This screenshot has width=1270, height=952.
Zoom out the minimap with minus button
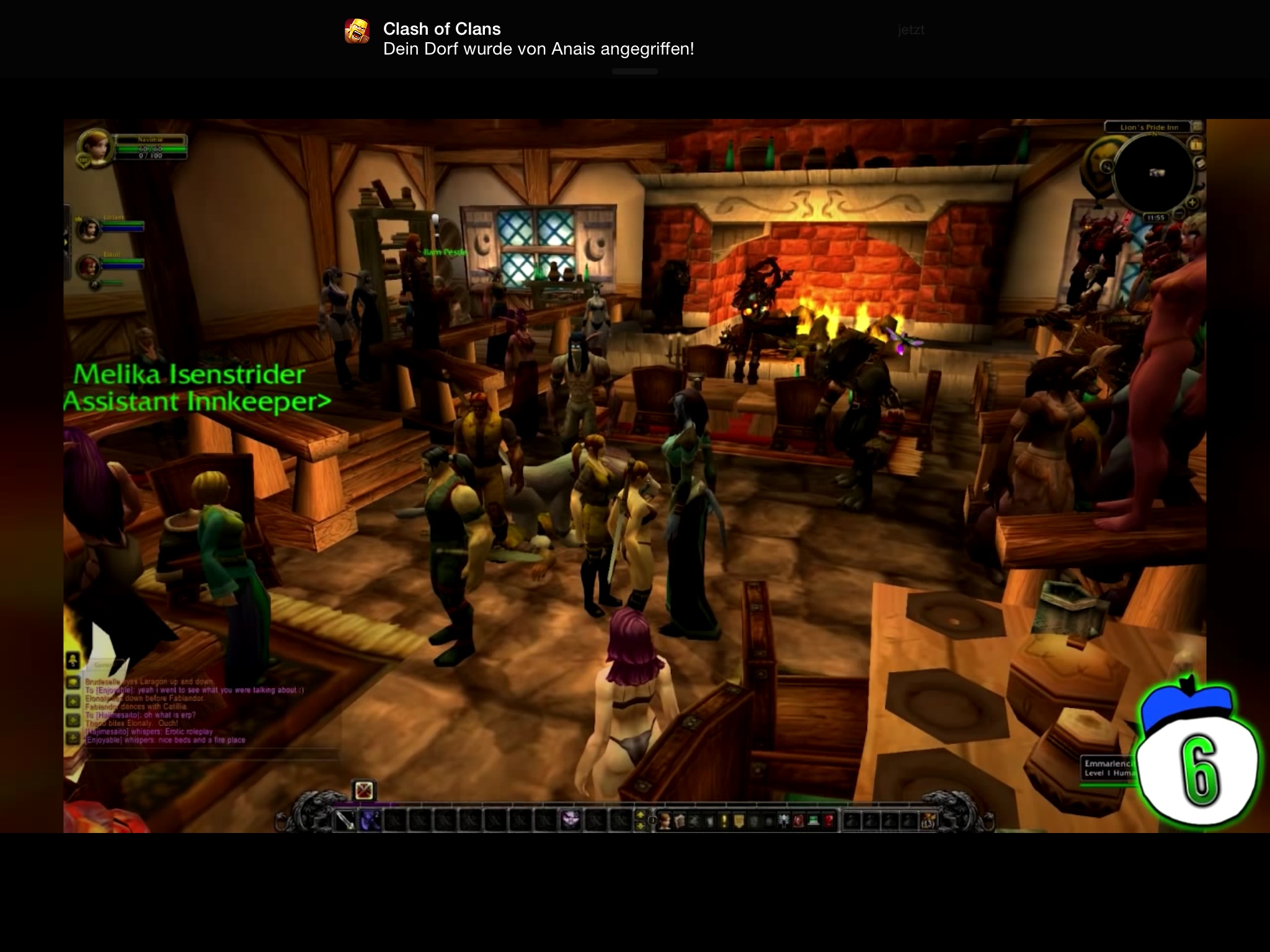click(1180, 214)
